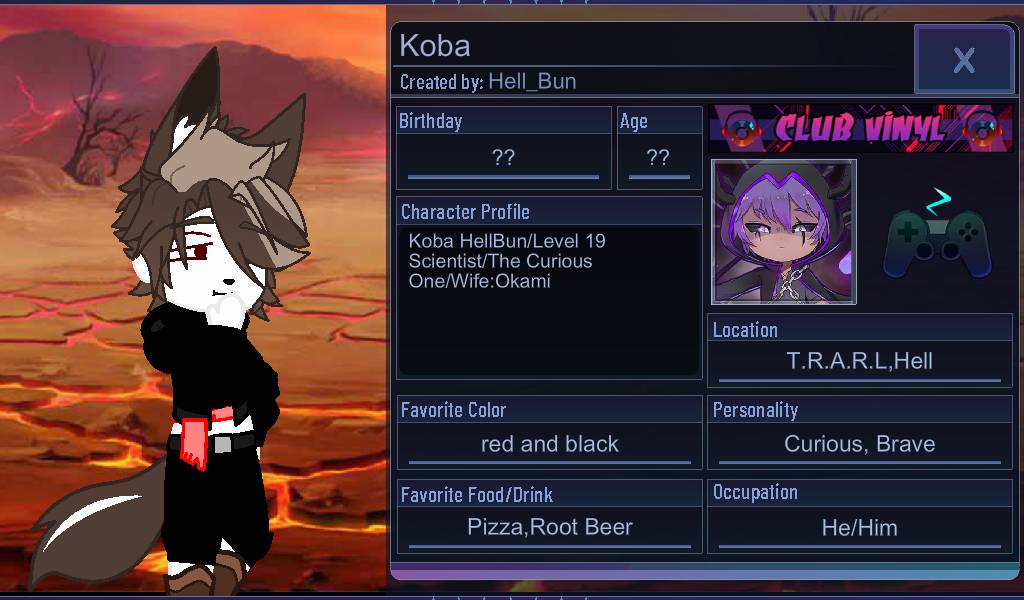Close the Koba profile panel
Screen dimensions: 1024x600
coord(963,60)
